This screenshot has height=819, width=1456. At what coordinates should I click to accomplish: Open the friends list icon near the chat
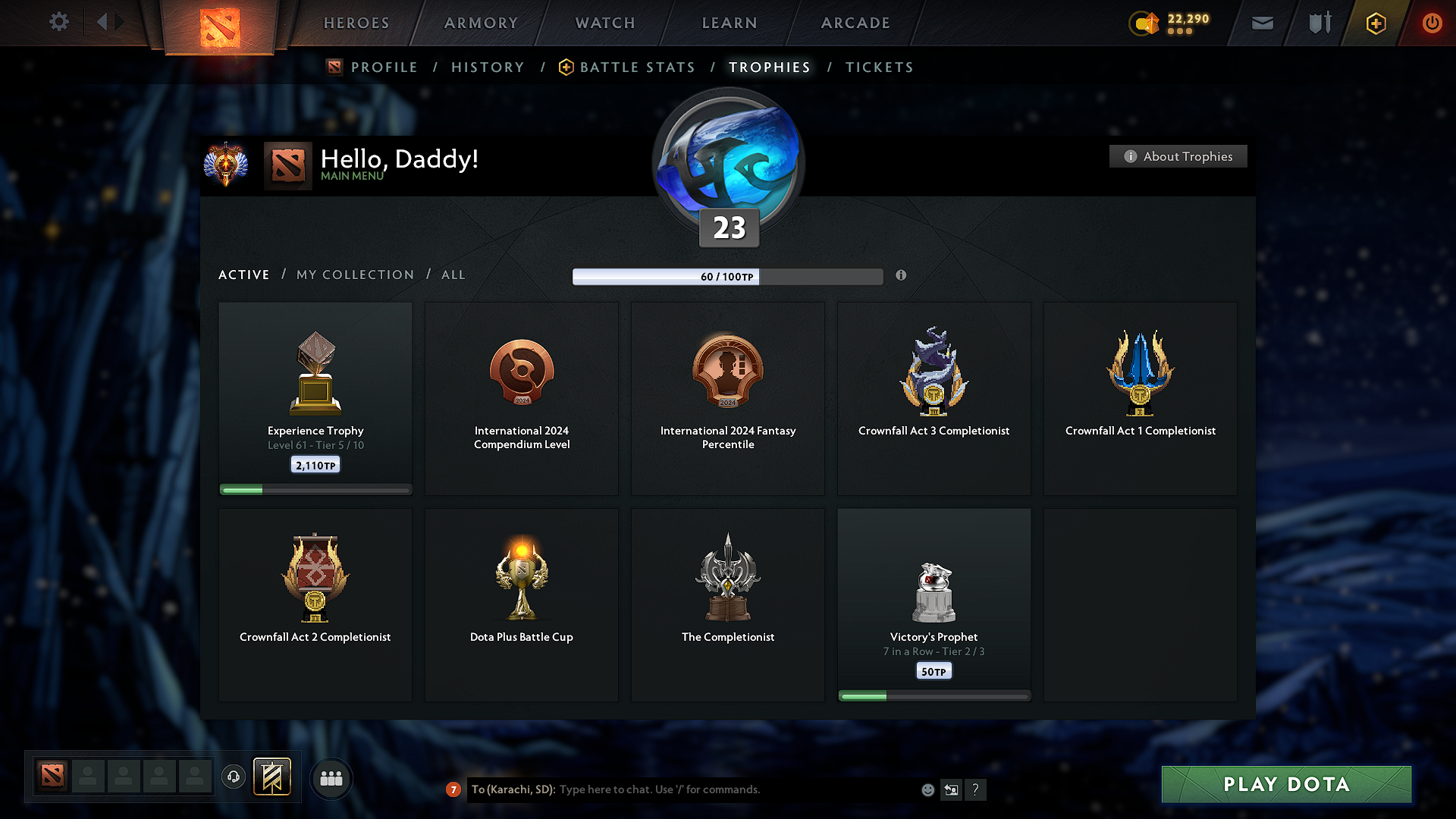[x=331, y=777]
